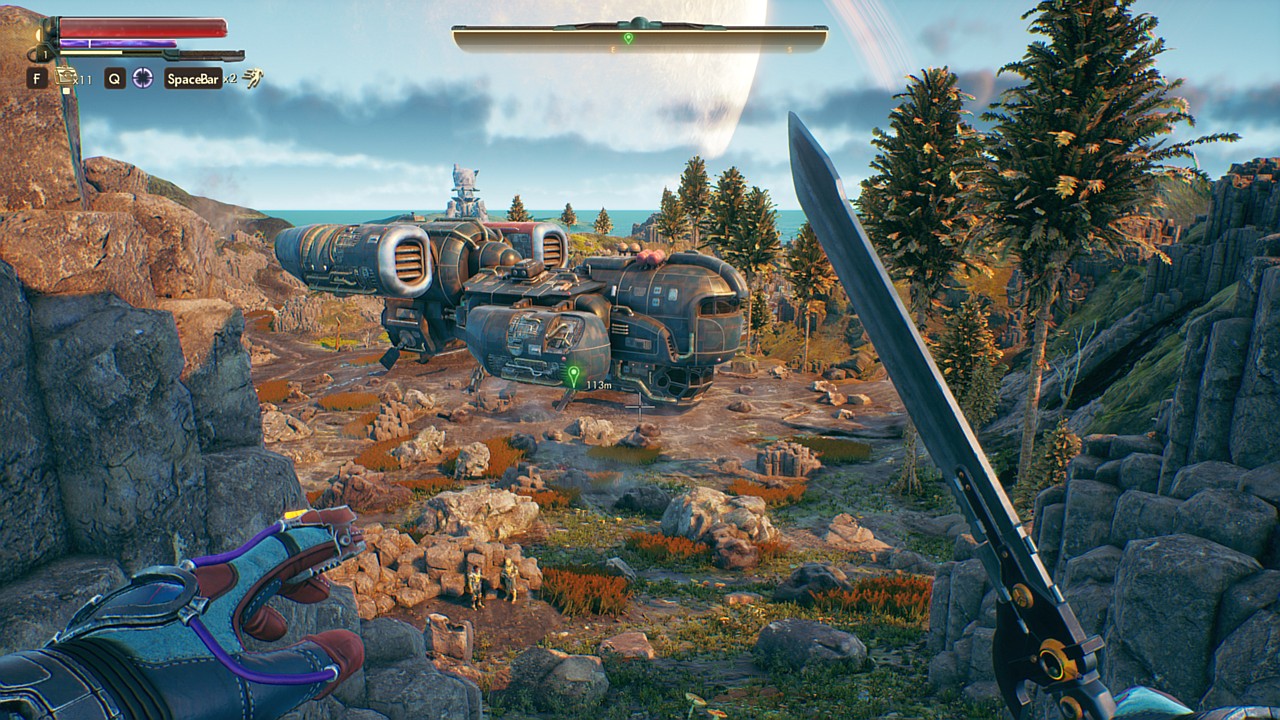Image resolution: width=1280 pixels, height=720 pixels.
Task: Click the running figure dodge icon
Action: click(254, 78)
